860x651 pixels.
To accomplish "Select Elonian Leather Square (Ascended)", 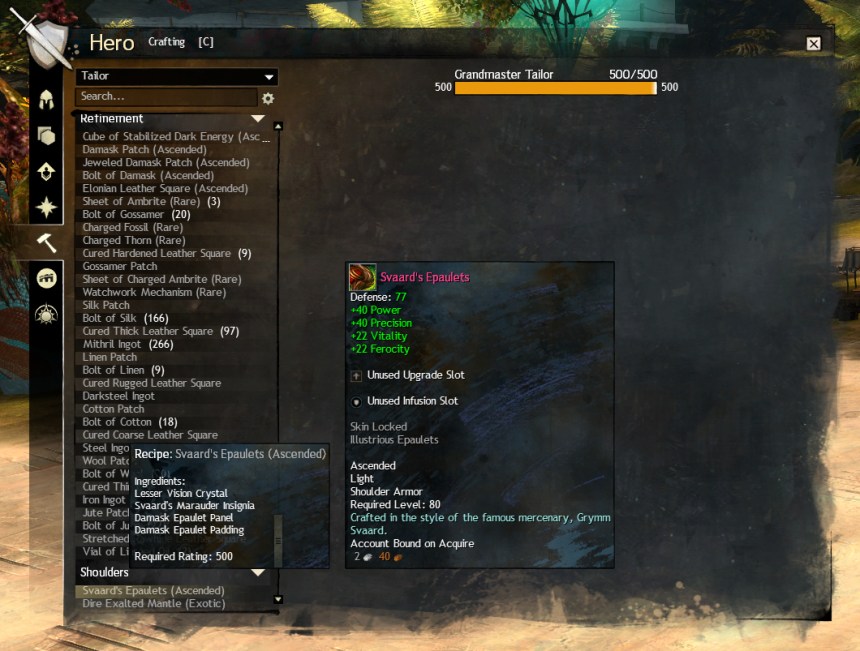I will click(x=164, y=189).
